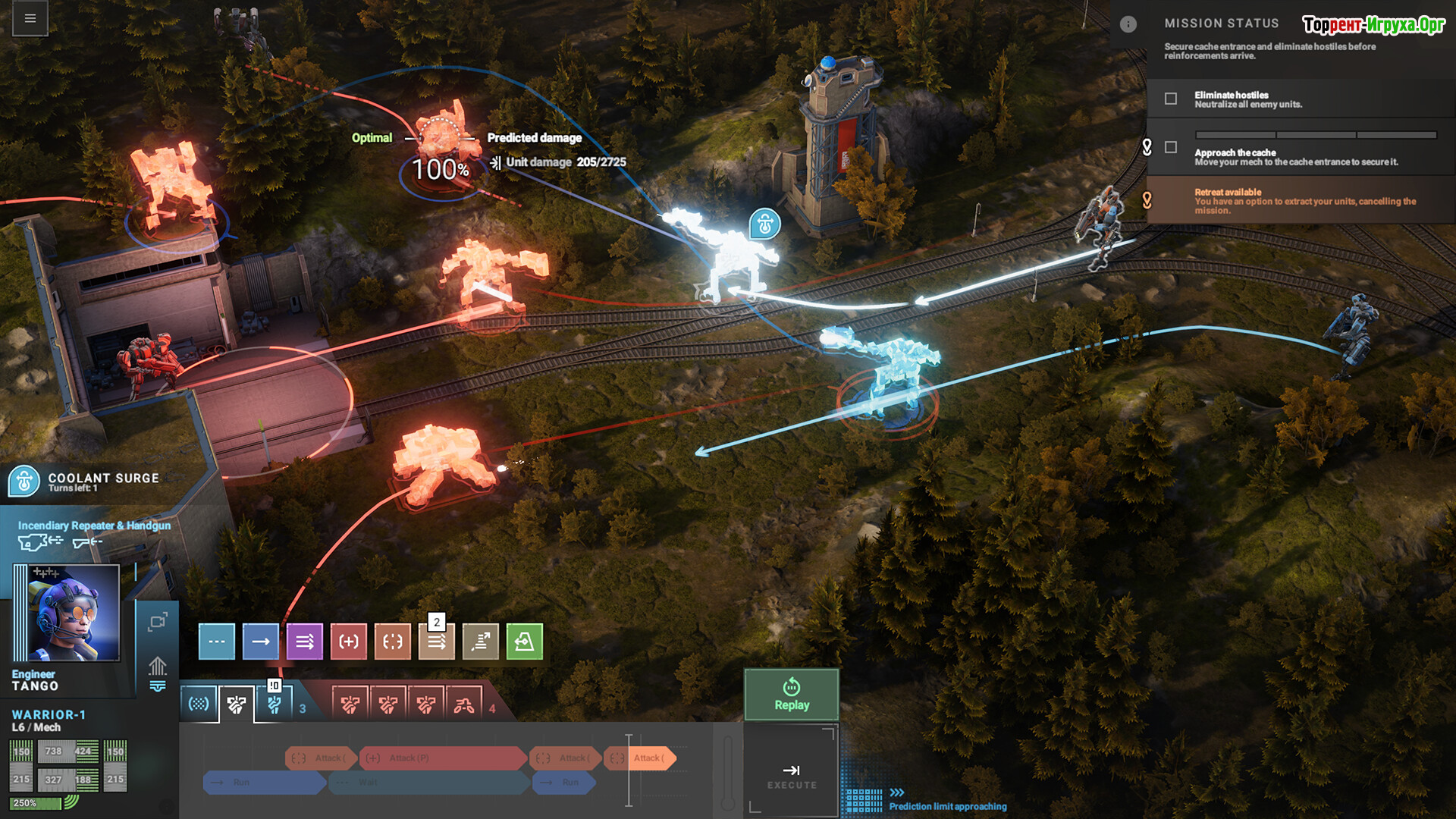The image size is (1456, 819).
Task: Activate the green retreat action icon
Action: 525,642
